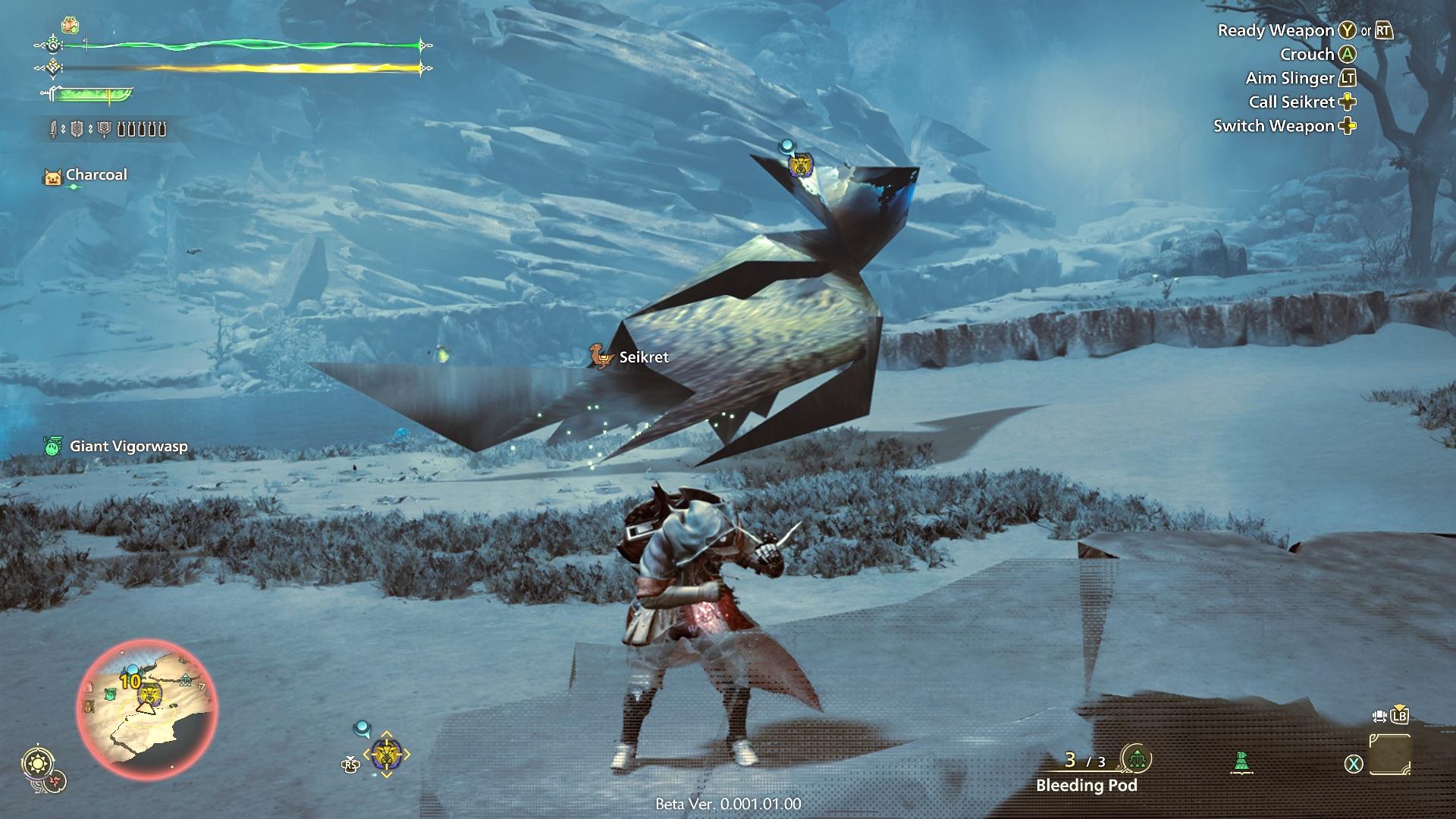Click the Charcoal palico face icon

tap(52, 176)
